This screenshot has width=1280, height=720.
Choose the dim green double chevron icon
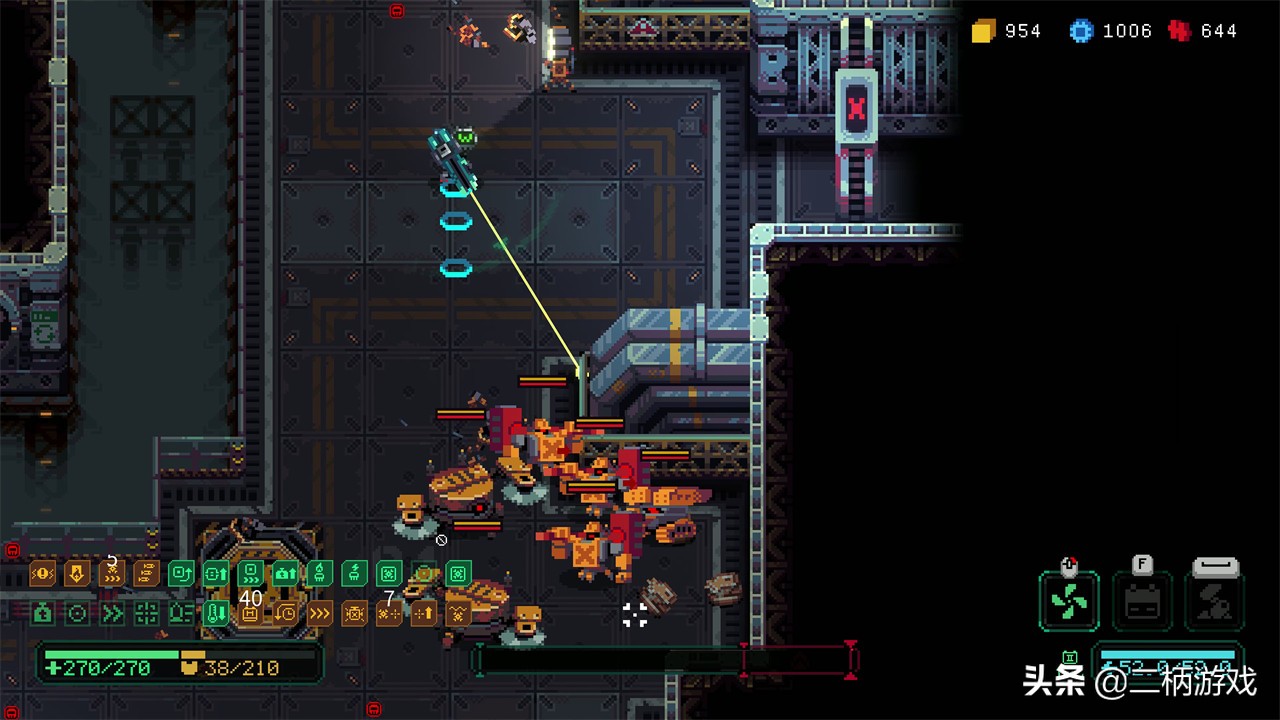[111, 613]
